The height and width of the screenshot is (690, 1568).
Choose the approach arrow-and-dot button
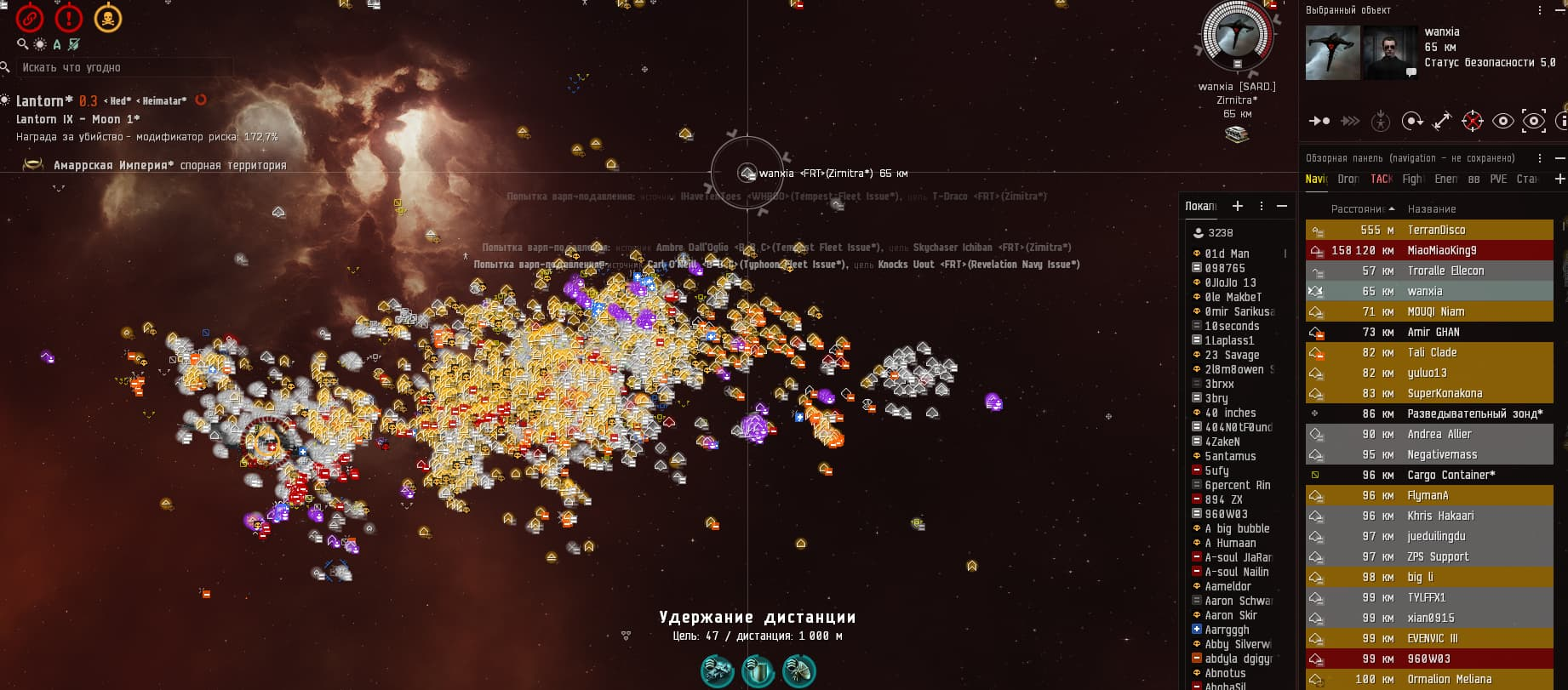tap(1319, 122)
